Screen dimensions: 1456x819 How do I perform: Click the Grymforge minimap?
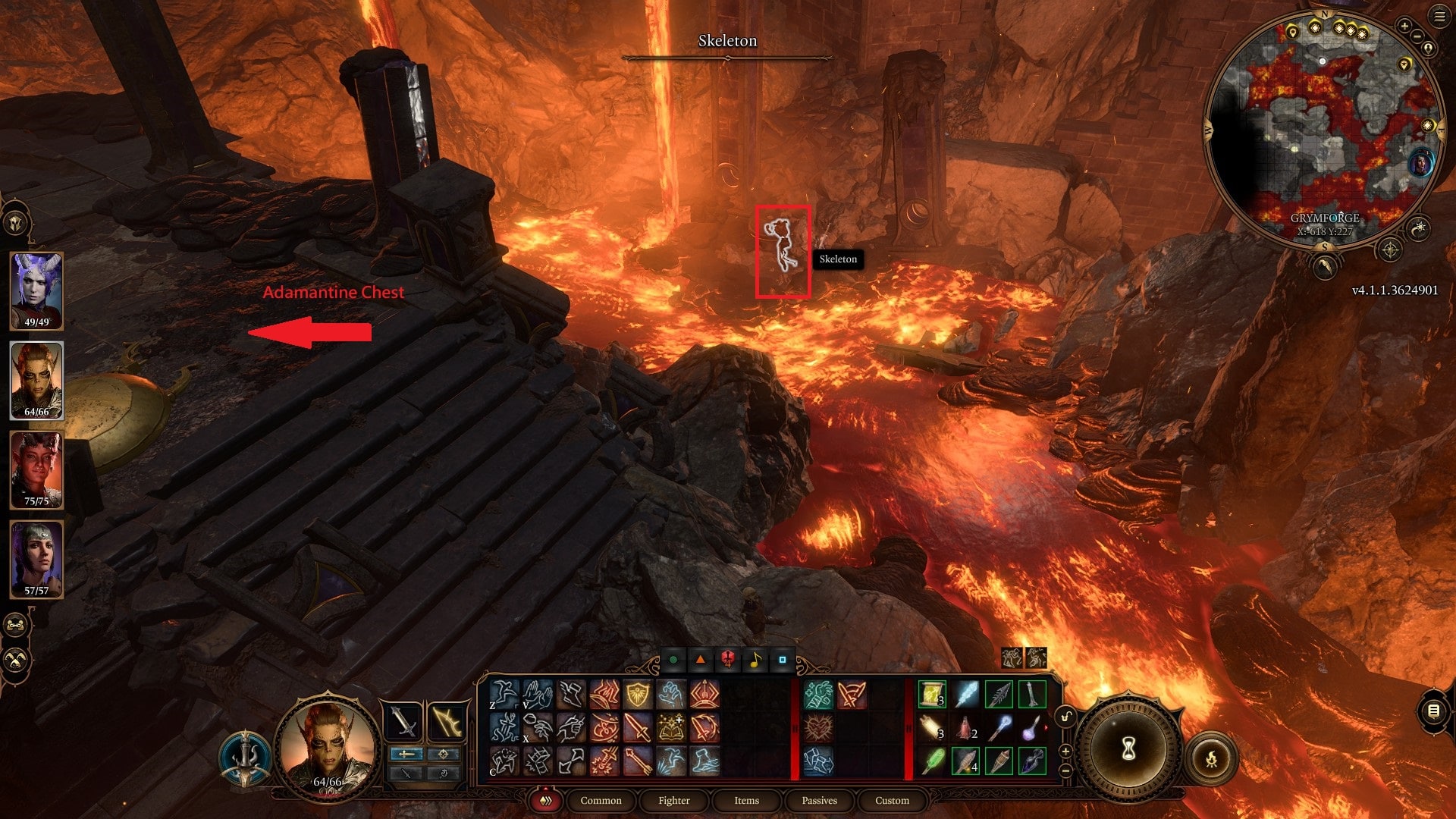click(1324, 129)
